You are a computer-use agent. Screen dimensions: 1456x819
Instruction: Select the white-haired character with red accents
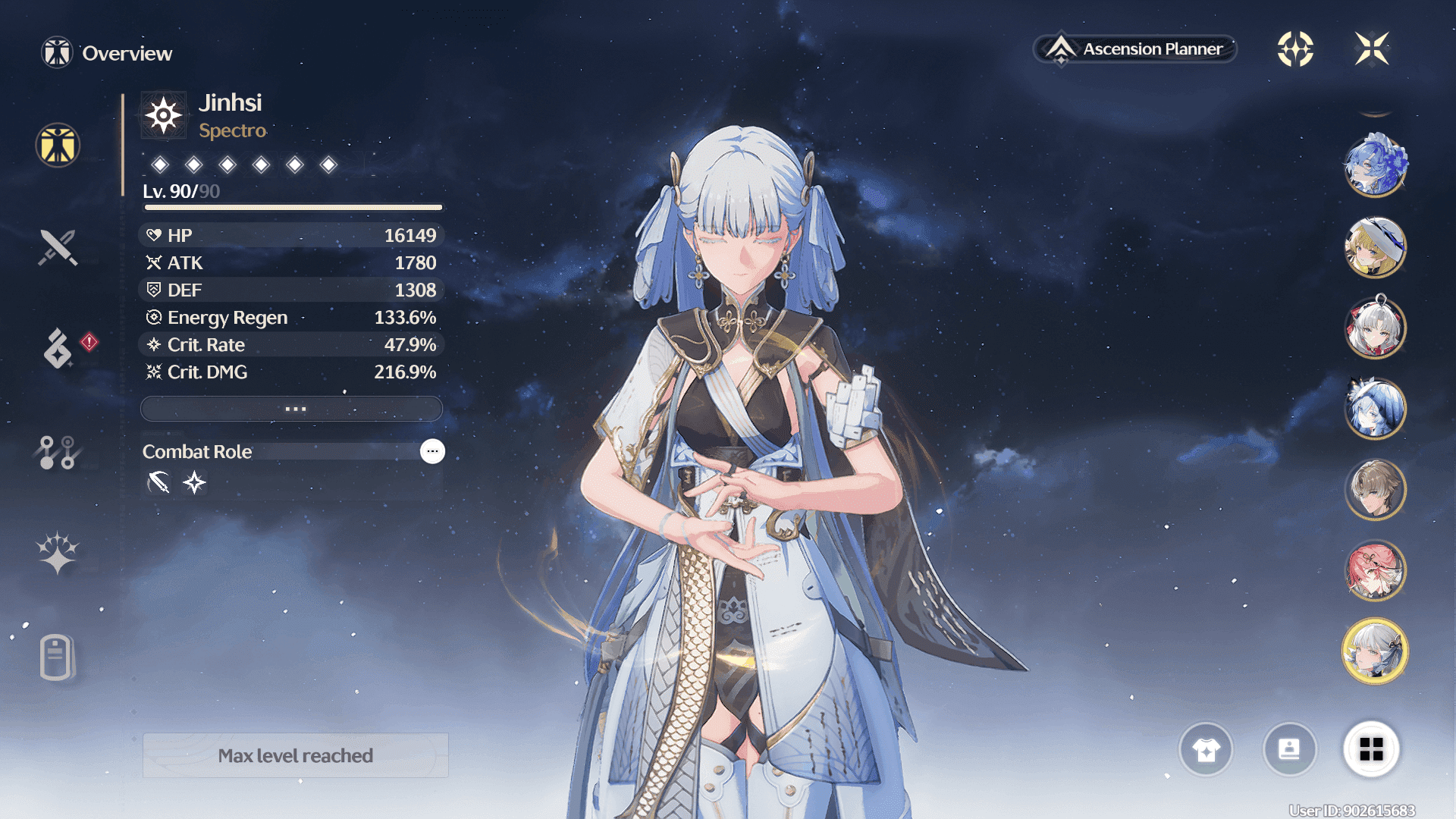(1375, 328)
